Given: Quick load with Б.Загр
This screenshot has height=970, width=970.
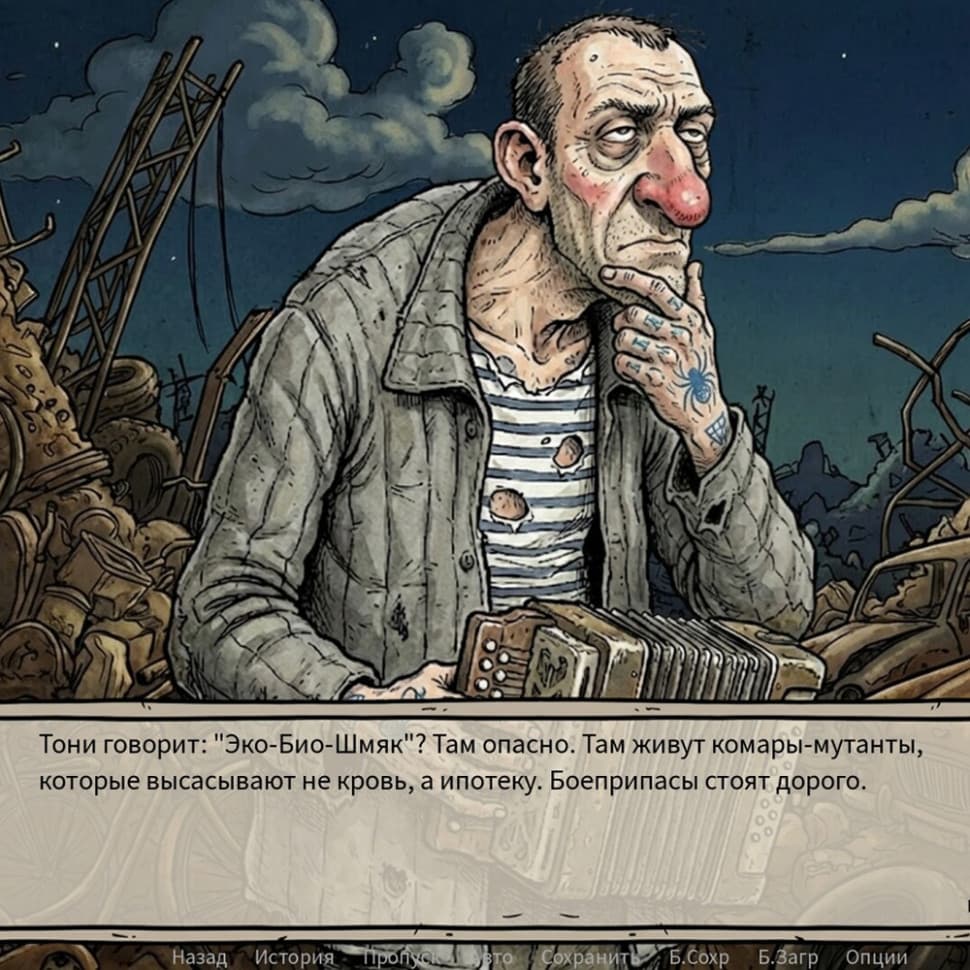Looking at the screenshot, I should (788, 957).
